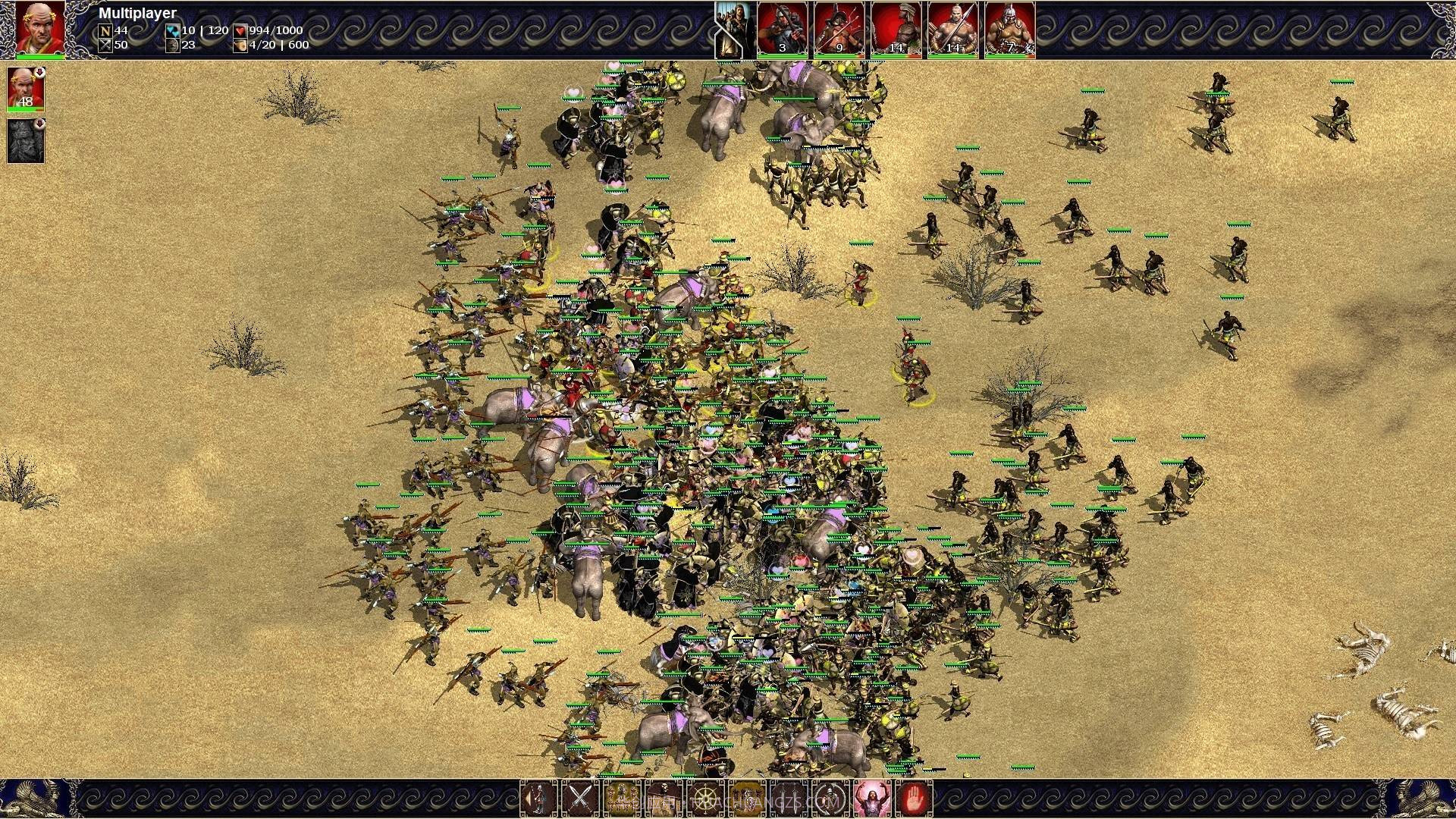Click the crowd portrait beside the unit groups
This screenshot has height=819, width=1456.
click(x=734, y=30)
